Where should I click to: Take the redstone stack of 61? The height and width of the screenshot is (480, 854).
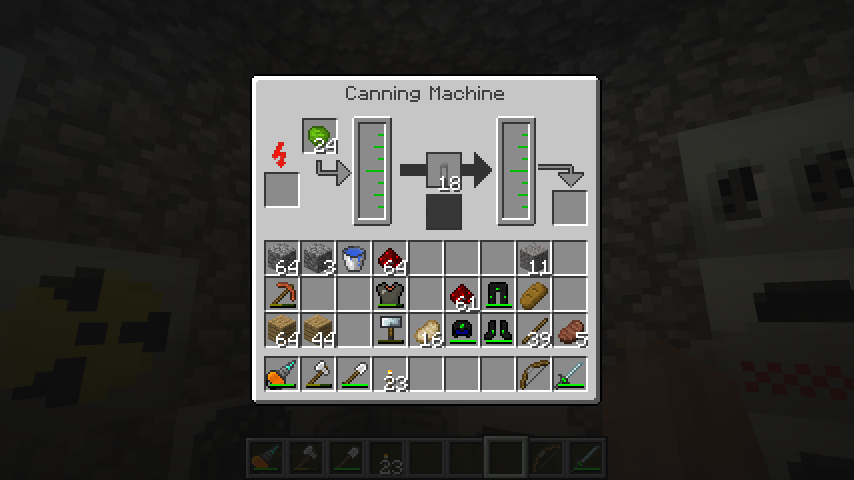tap(462, 295)
